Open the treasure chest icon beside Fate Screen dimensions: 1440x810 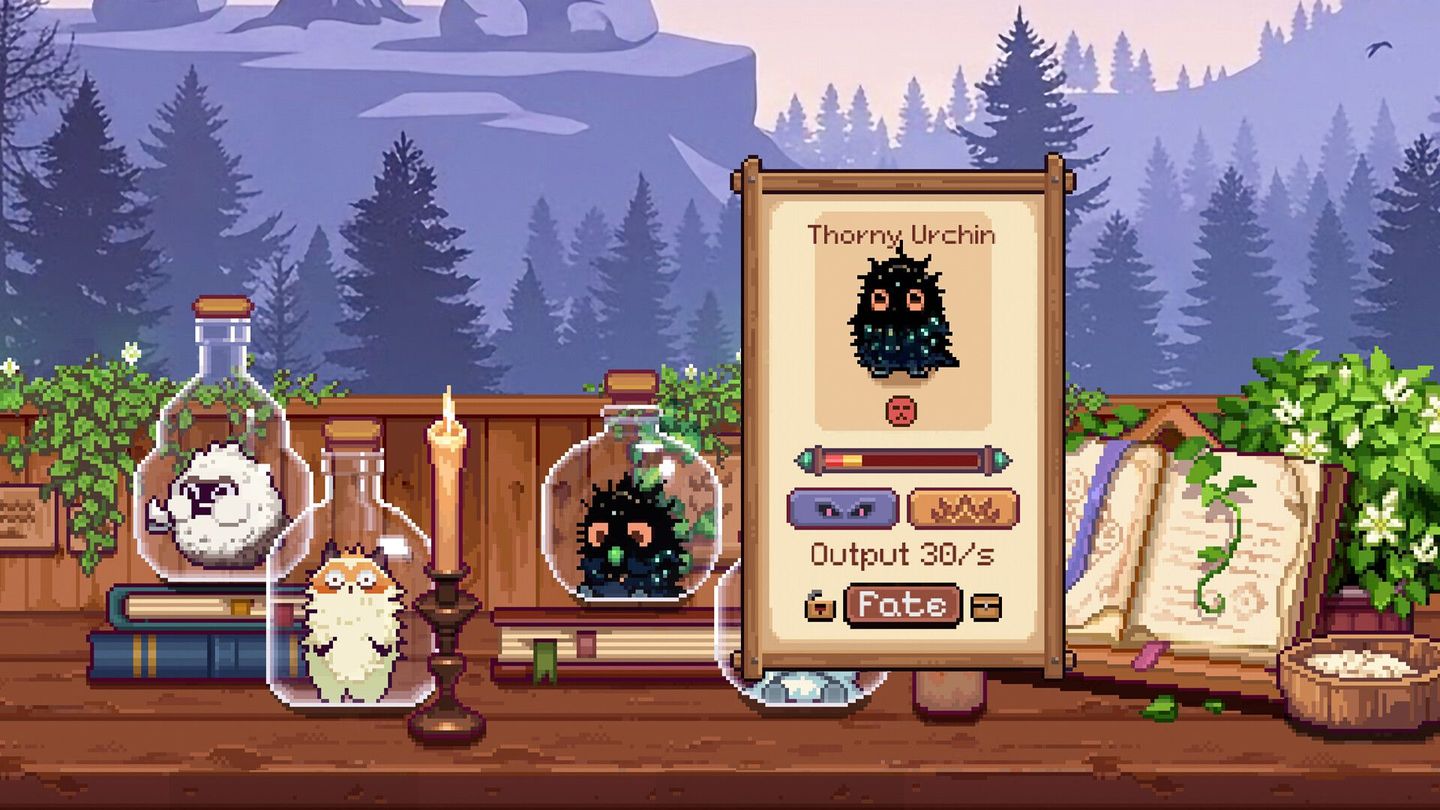[x=986, y=606]
